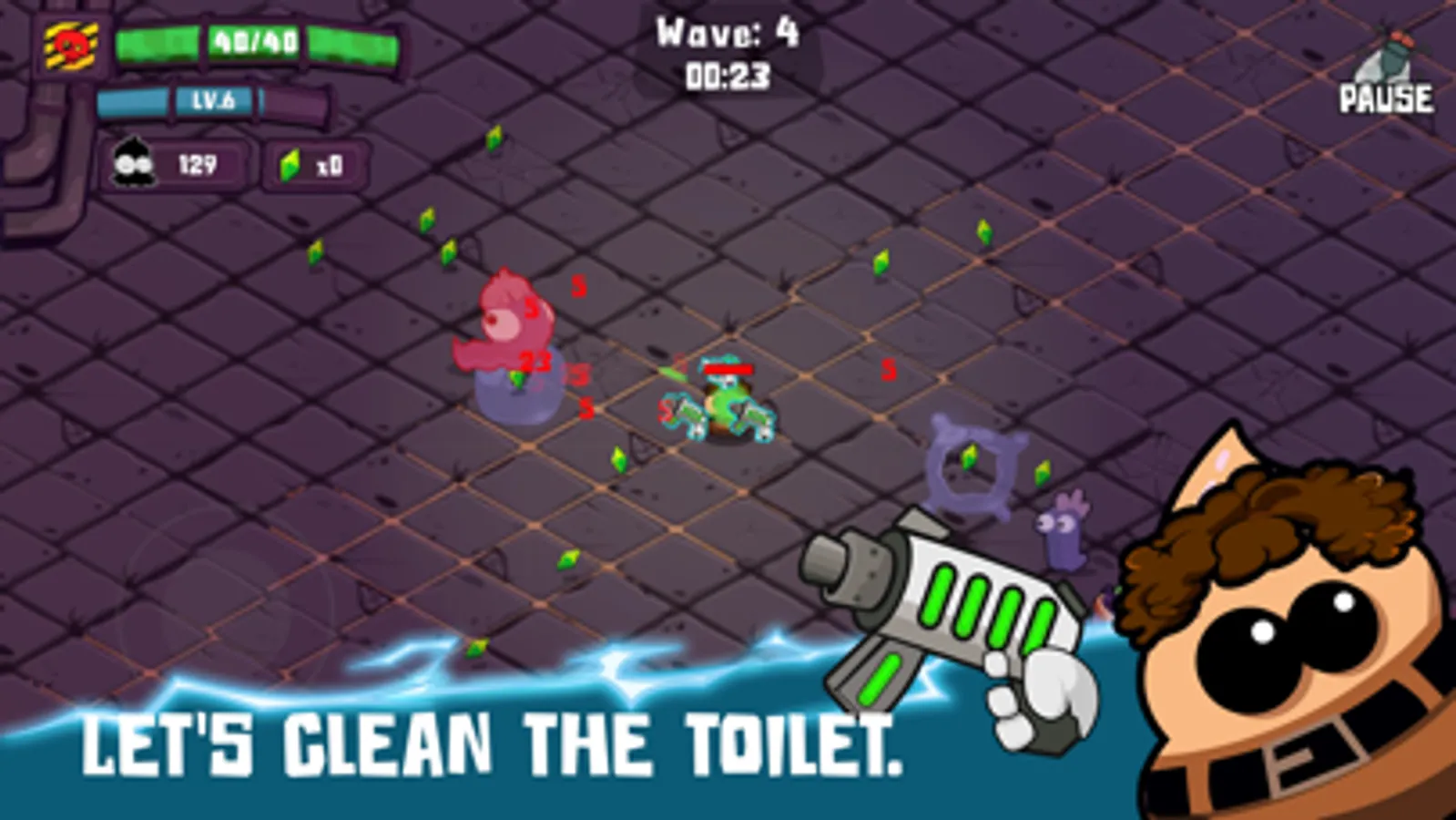Tap a green gem pickup on the floor
This screenshot has height=820, width=1456.
click(619, 460)
